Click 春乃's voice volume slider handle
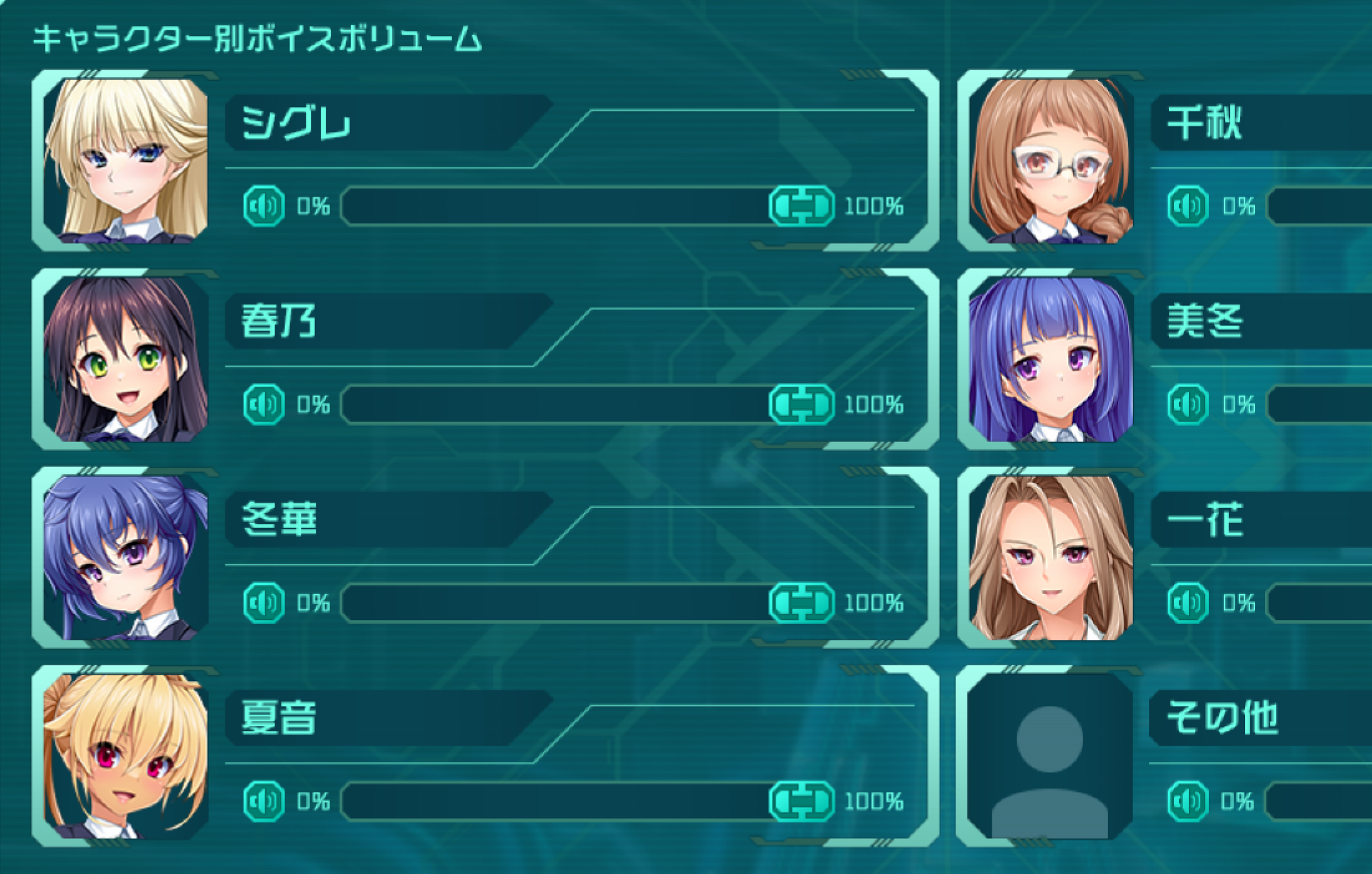1372x874 pixels. point(801,405)
